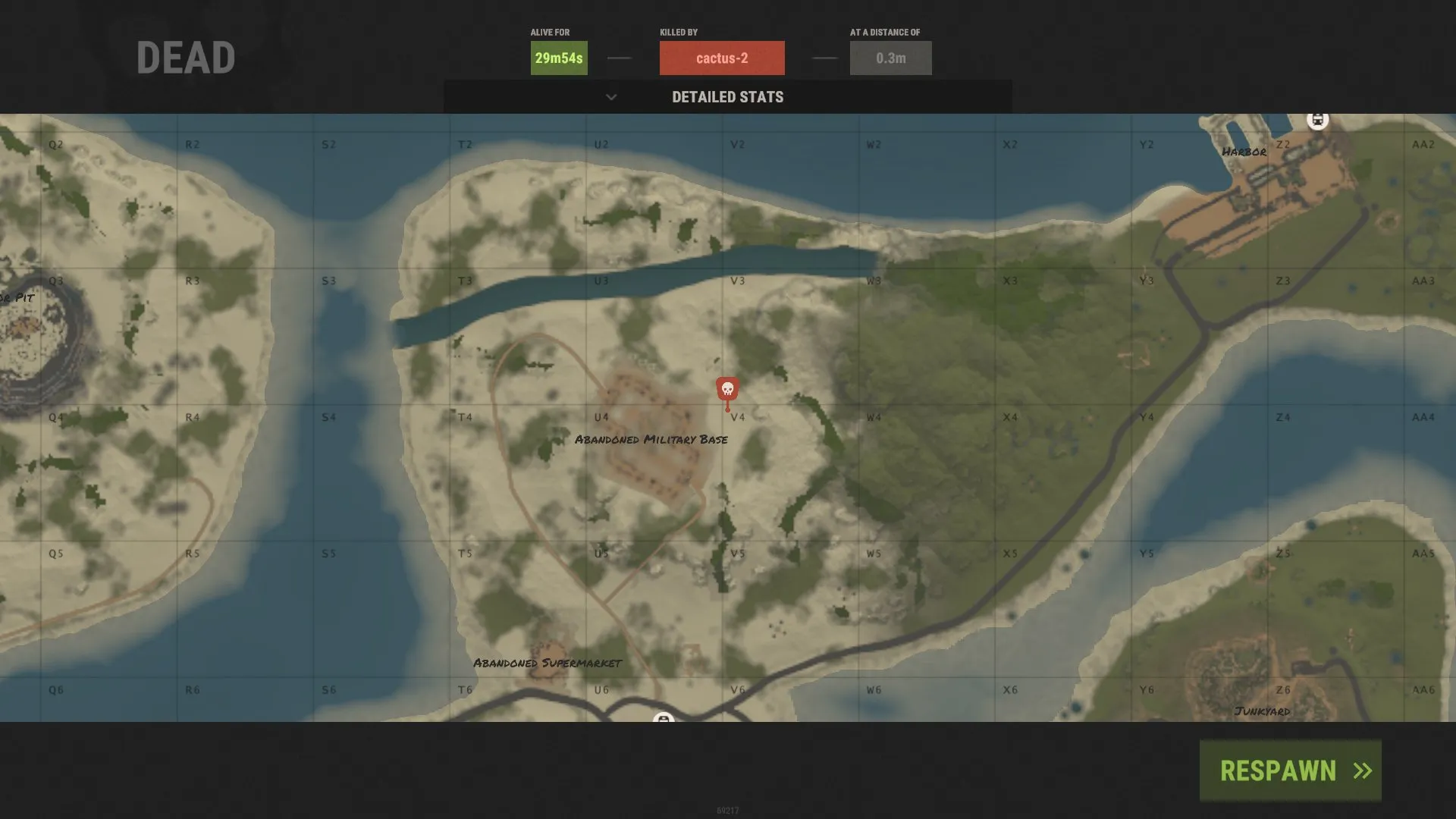The image size is (1456, 819).
Task: Click the 0.3m distance indicator
Action: pyautogui.click(x=890, y=57)
